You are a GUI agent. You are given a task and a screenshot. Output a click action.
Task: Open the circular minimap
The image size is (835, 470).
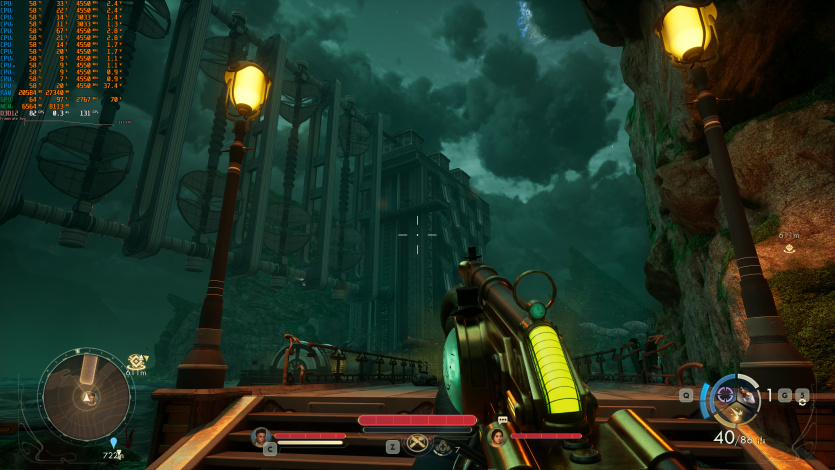pyautogui.click(x=86, y=394)
